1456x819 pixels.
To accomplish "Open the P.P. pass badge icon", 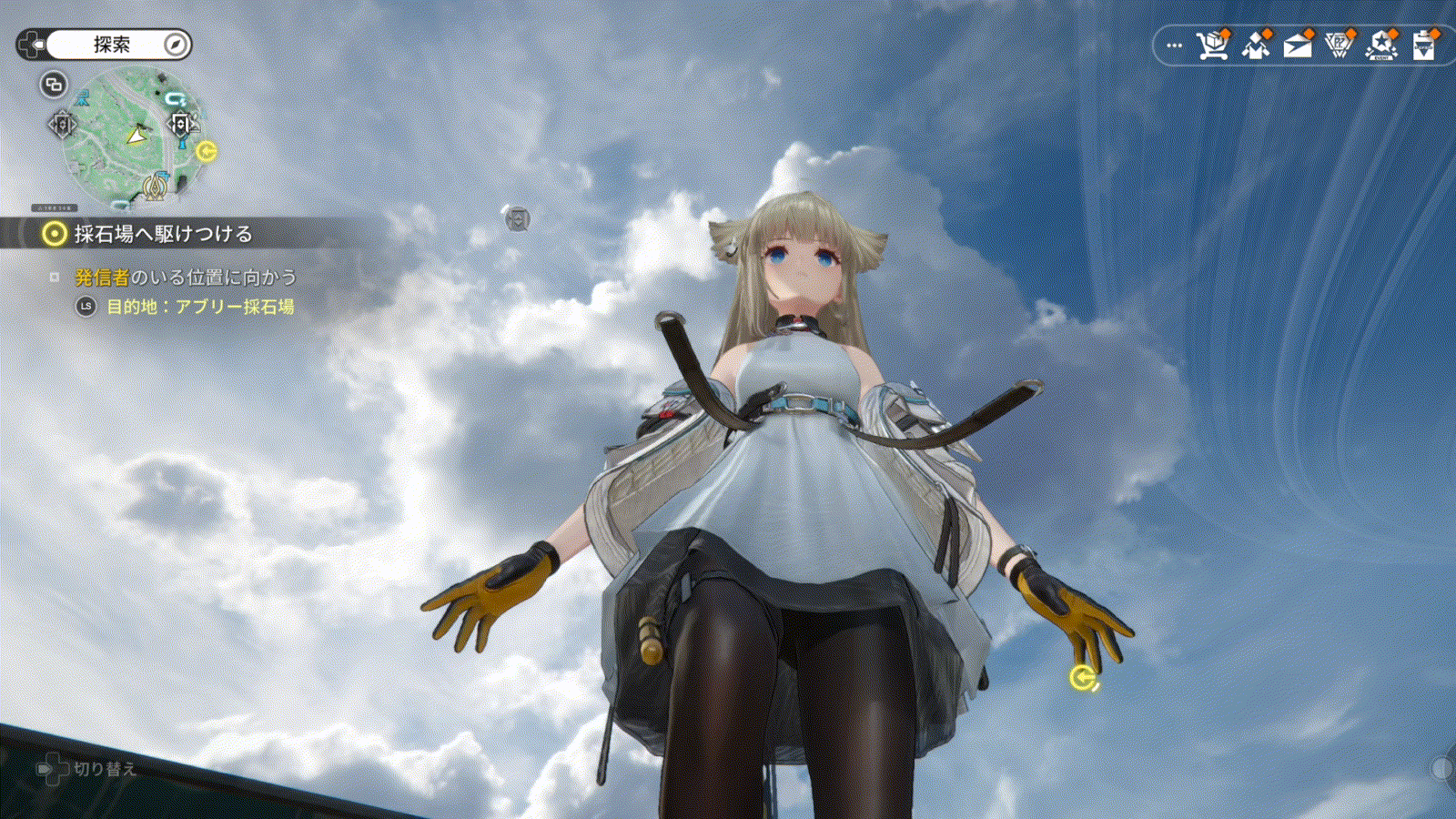I will (1339, 45).
